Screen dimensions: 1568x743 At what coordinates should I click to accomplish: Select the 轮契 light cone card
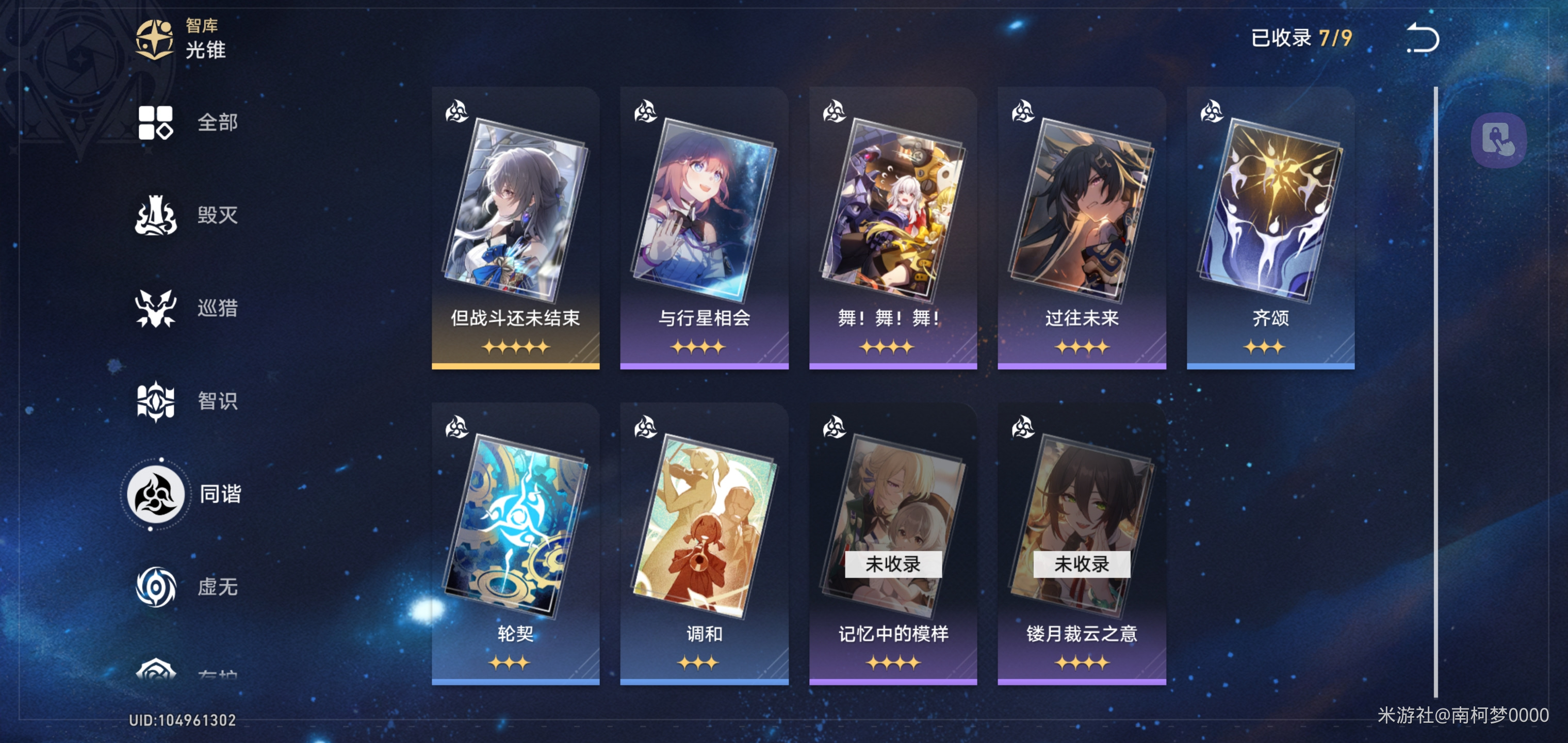pos(515,544)
